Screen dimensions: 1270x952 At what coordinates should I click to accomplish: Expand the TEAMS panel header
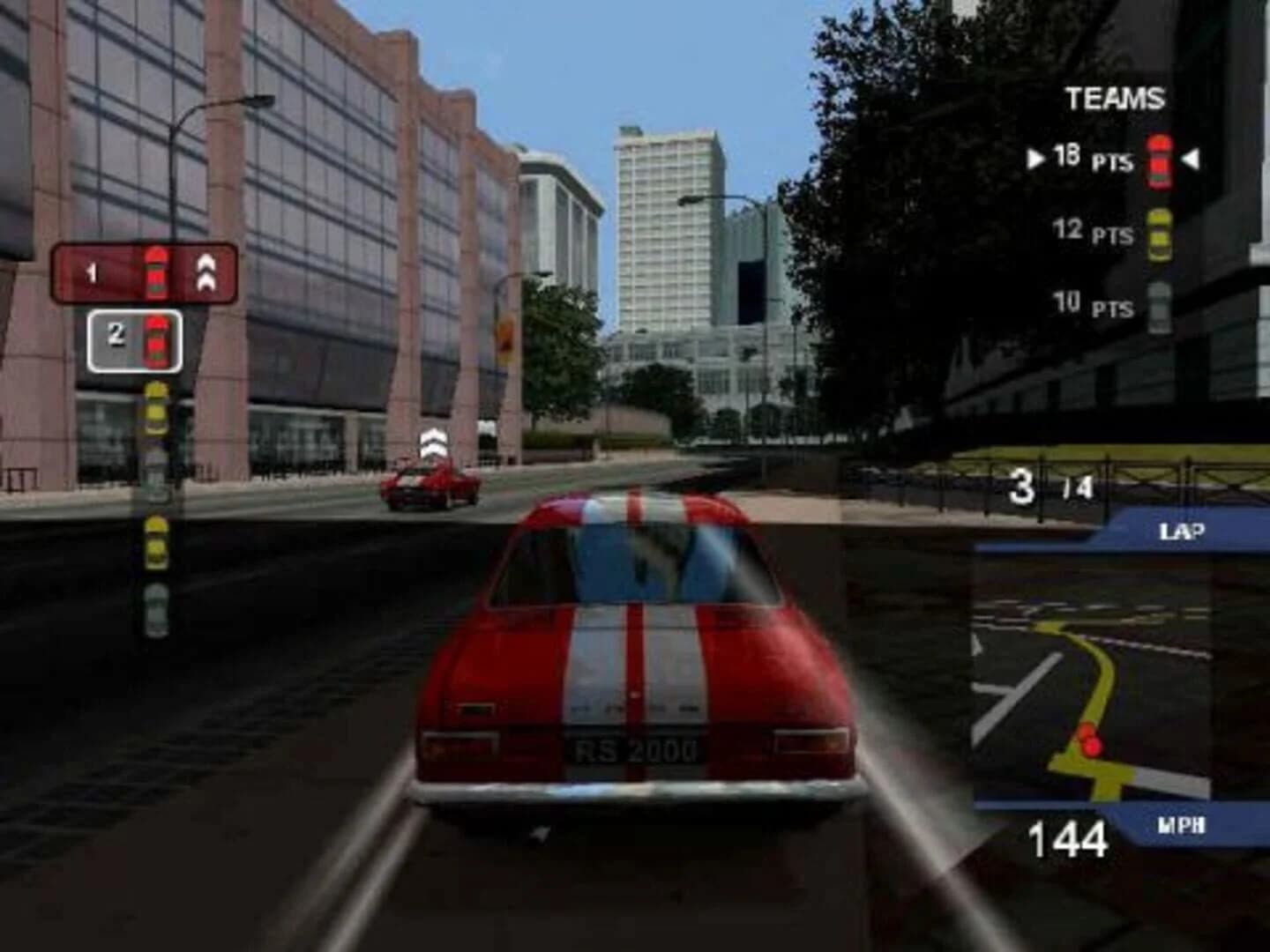pyautogui.click(x=1113, y=99)
